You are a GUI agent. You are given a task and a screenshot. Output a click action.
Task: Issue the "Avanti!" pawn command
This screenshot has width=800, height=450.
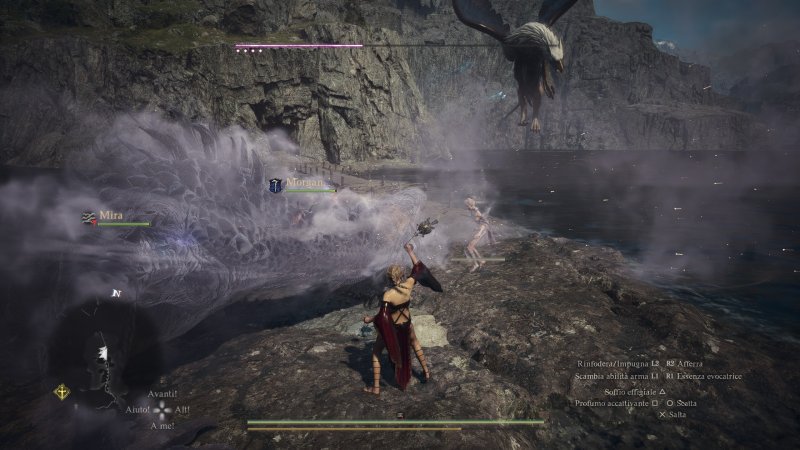click(162, 394)
